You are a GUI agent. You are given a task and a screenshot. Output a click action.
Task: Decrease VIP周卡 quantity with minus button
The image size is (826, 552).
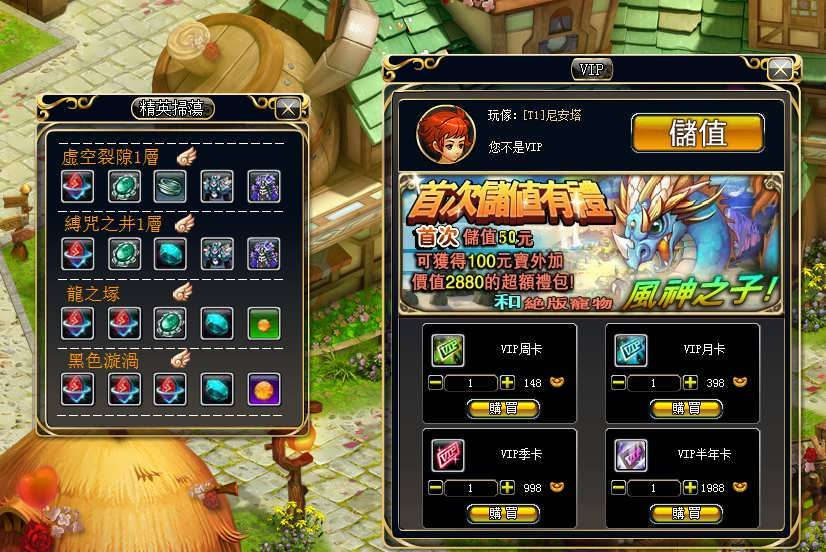click(436, 383)
